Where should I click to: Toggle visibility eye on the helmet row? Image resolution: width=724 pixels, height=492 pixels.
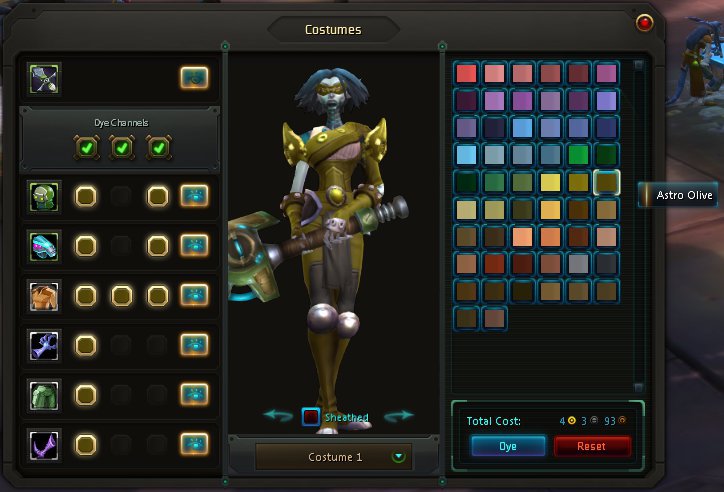194,196
